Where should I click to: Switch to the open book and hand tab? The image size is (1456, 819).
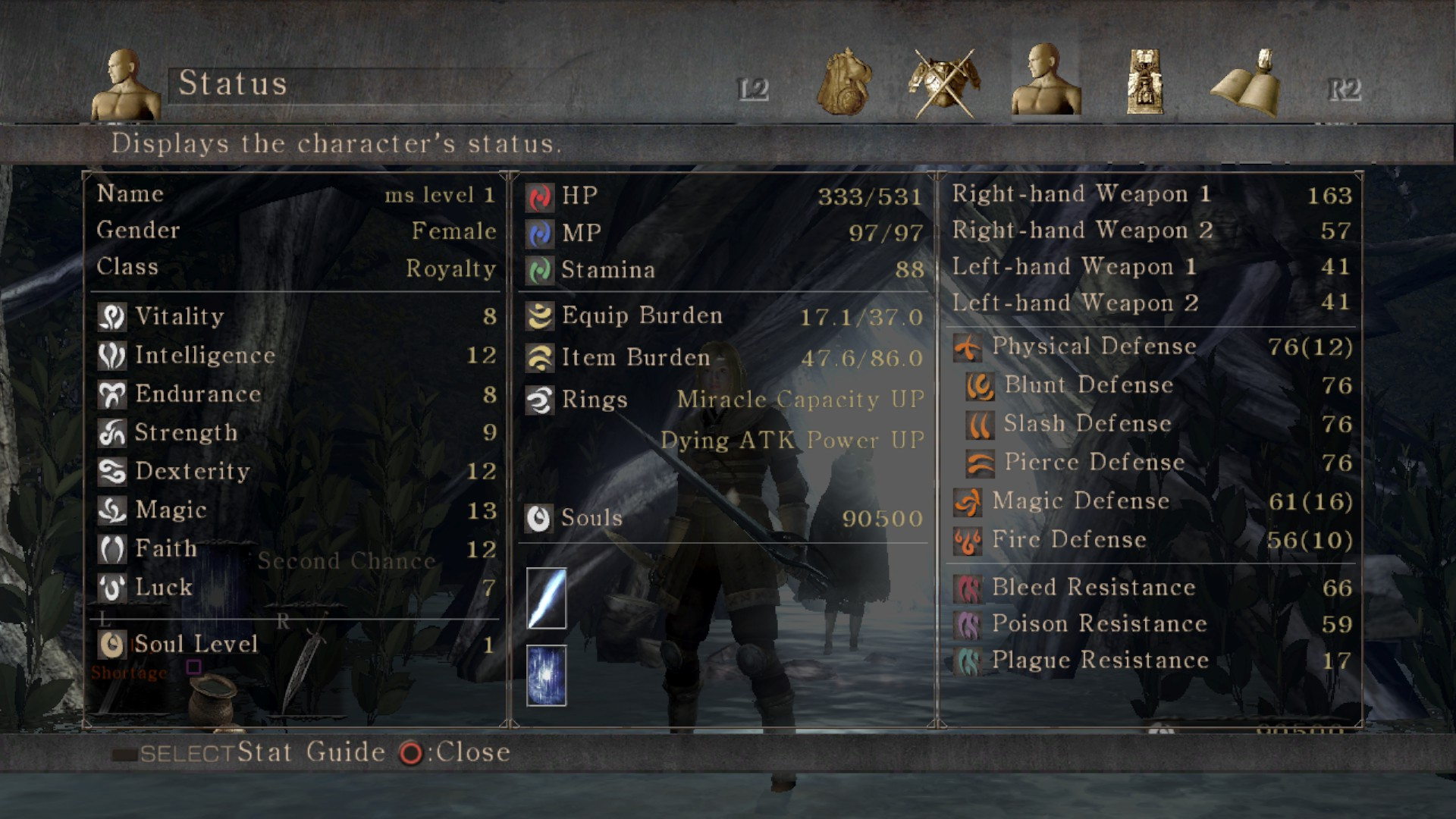(x=1247, y=83)
